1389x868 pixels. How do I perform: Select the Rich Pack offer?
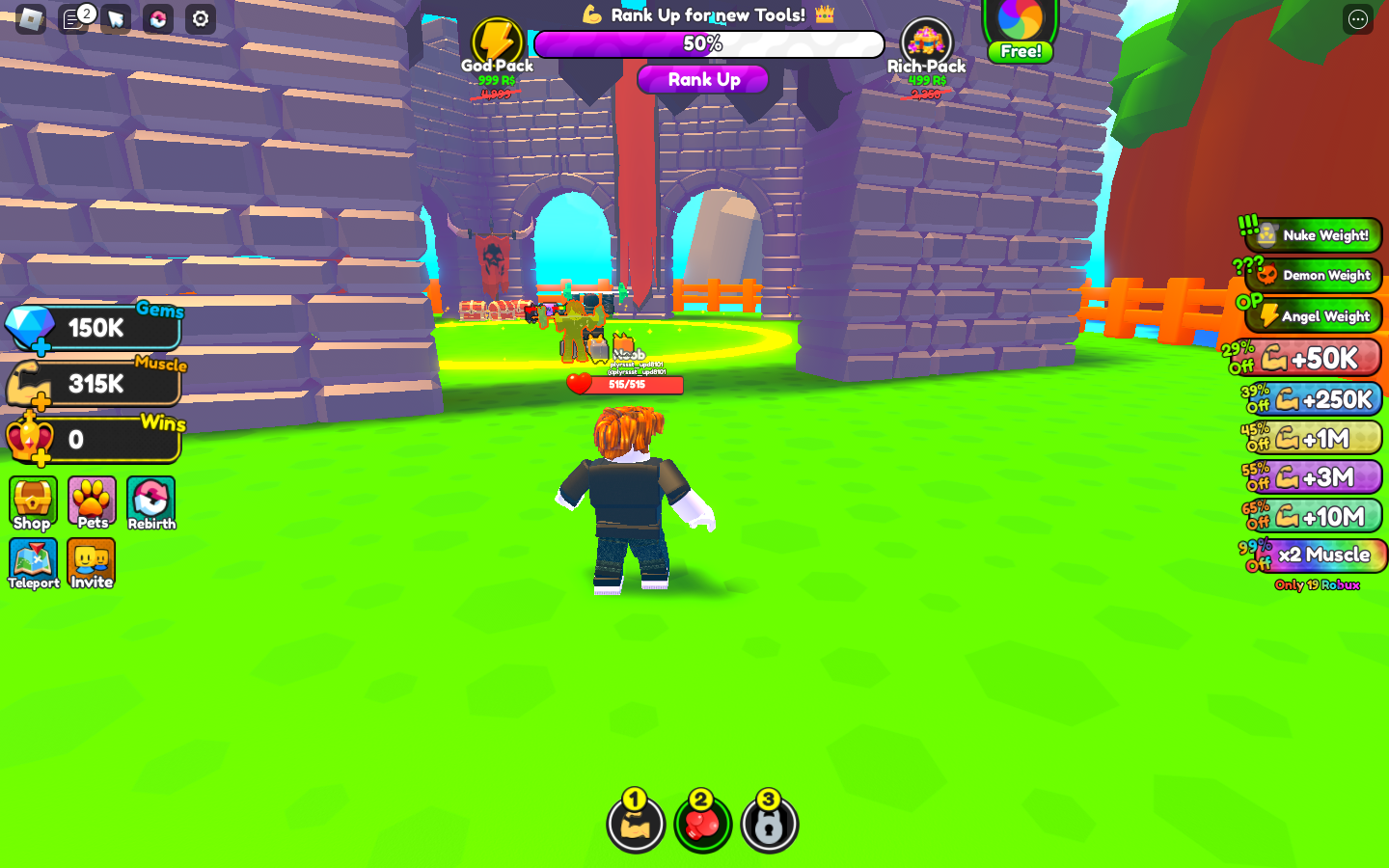[x=926, y=46]
